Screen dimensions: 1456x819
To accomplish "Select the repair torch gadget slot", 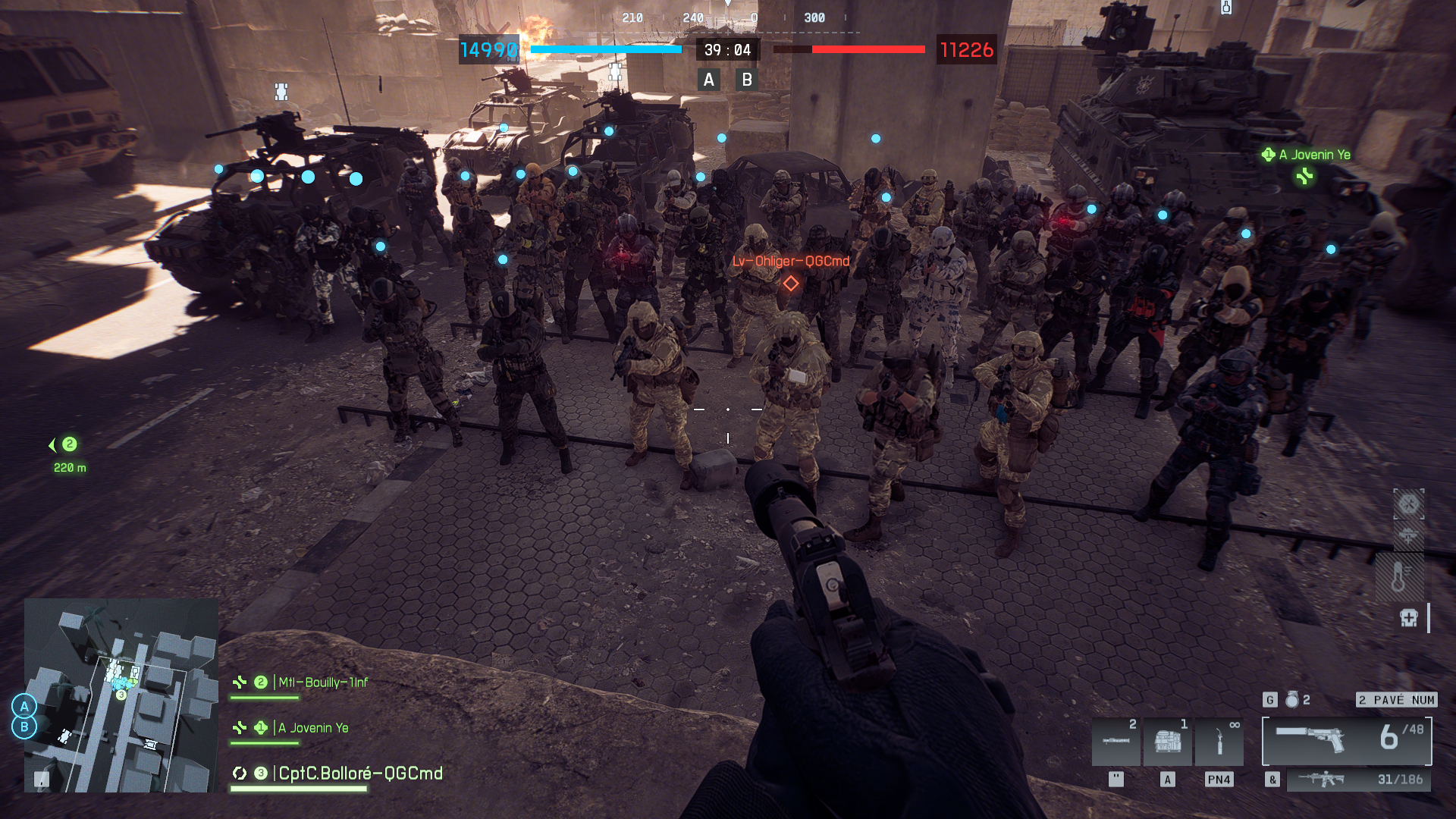I will coord(1219,742).
